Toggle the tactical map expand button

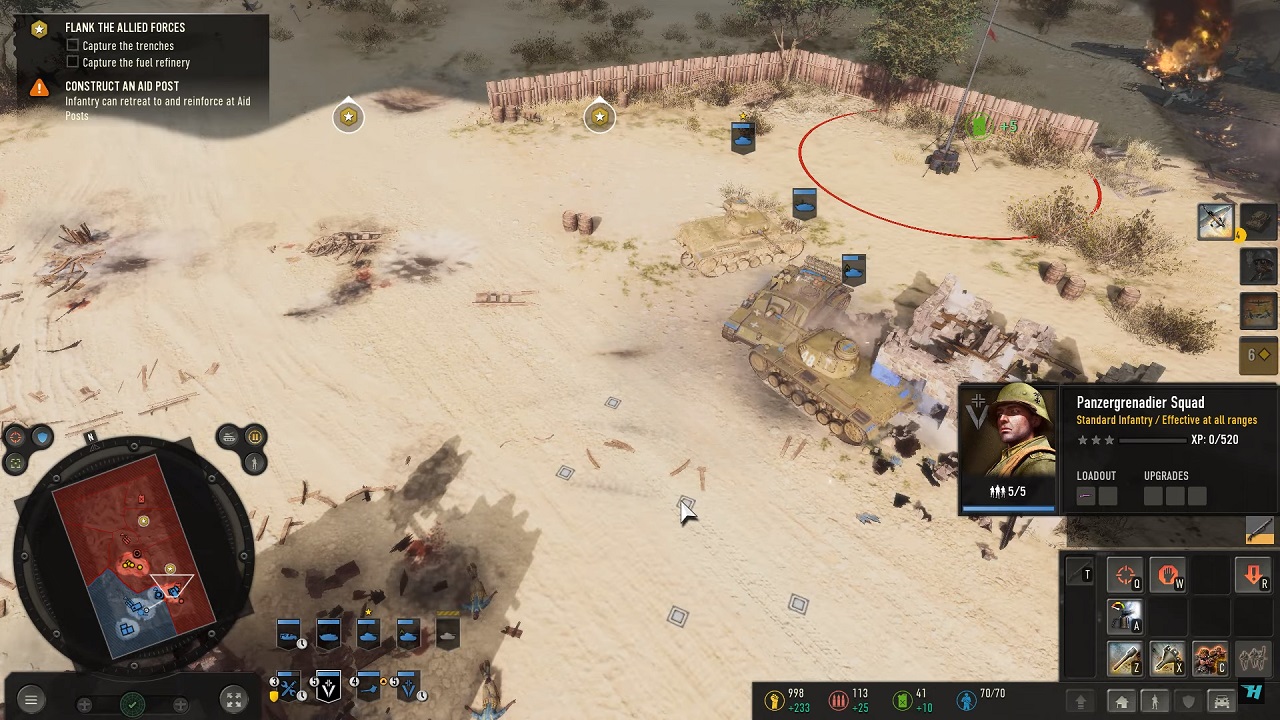pos(232,701)
